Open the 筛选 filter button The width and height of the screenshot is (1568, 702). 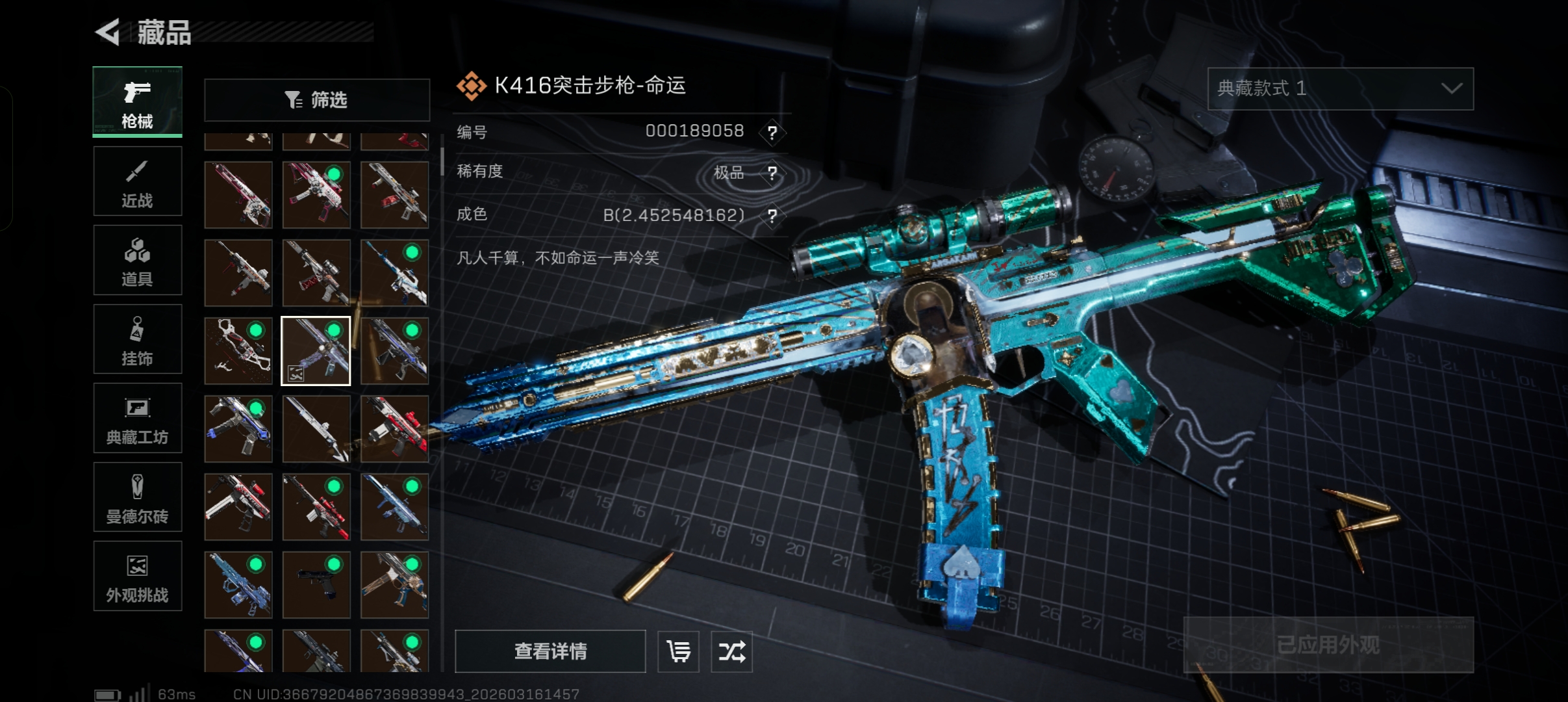coord(317,100)
